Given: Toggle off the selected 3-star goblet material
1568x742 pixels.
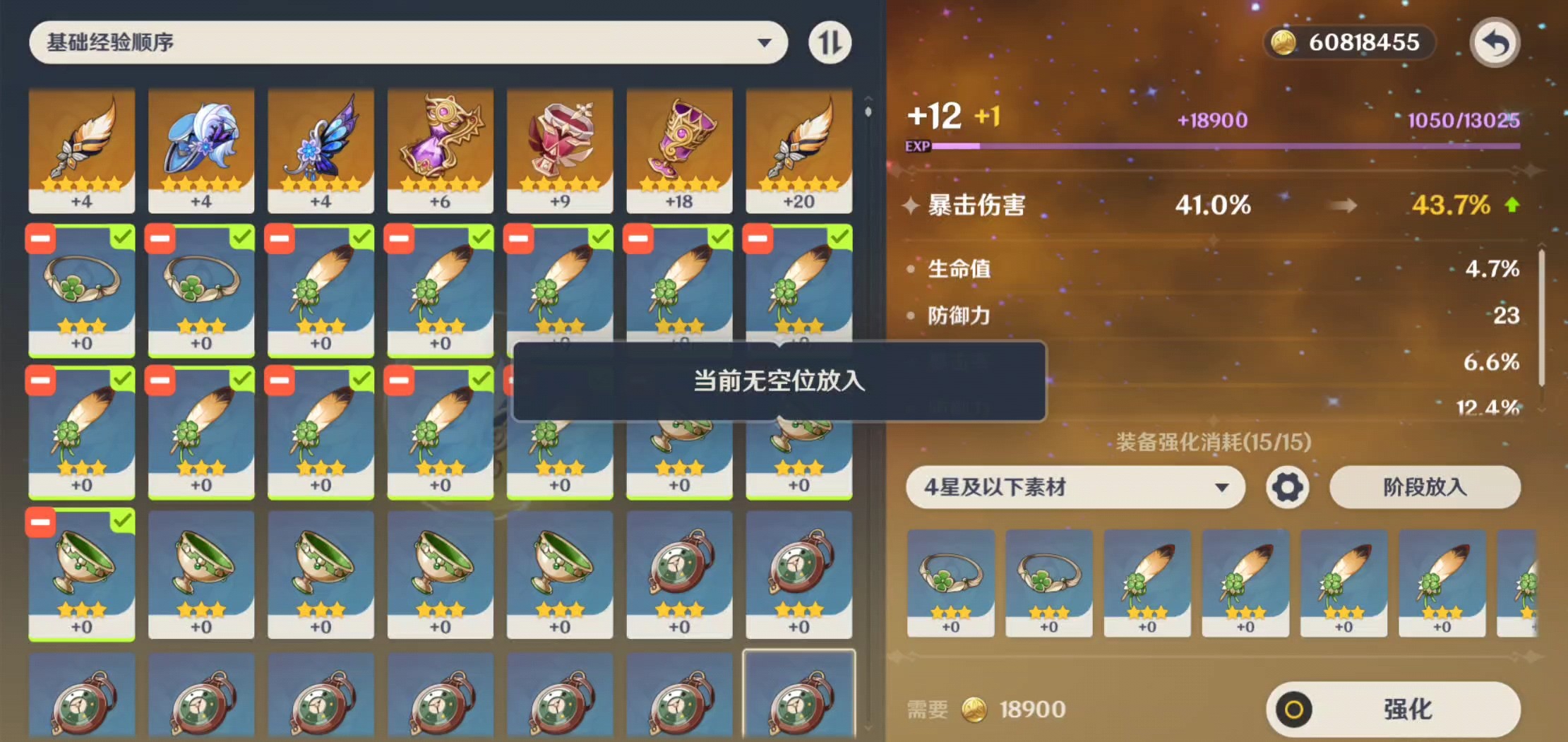Looking at the screenshot, I should 81,575.
